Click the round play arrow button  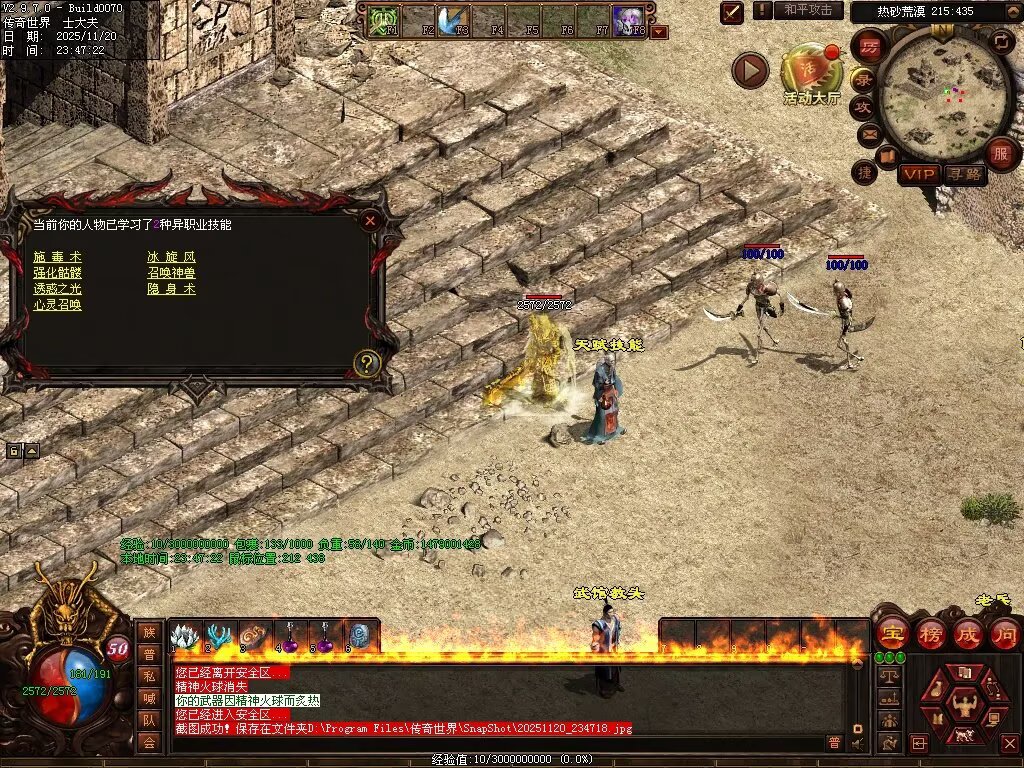pos(750,70)
